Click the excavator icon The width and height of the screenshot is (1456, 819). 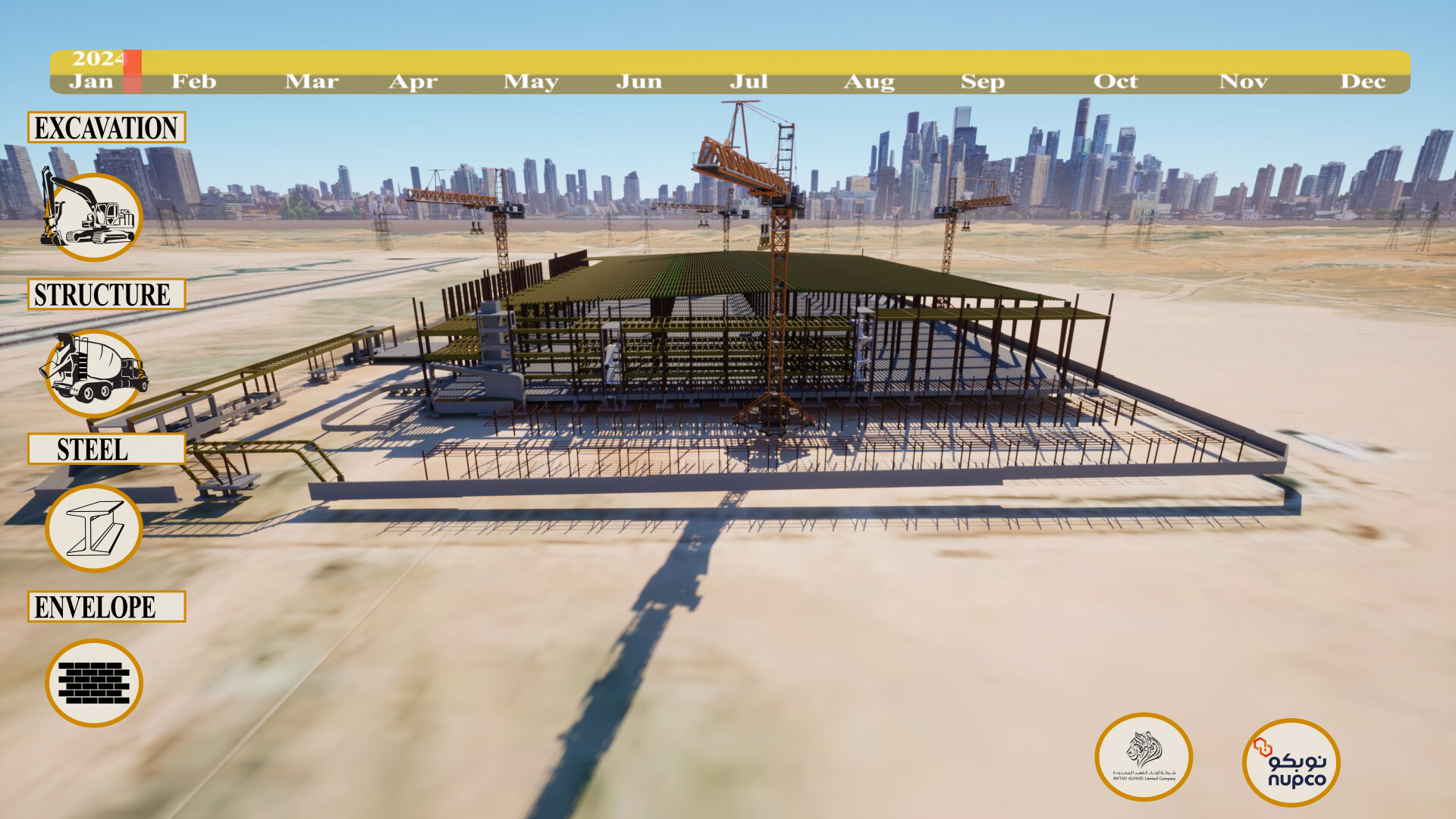(x=93, y=216)
